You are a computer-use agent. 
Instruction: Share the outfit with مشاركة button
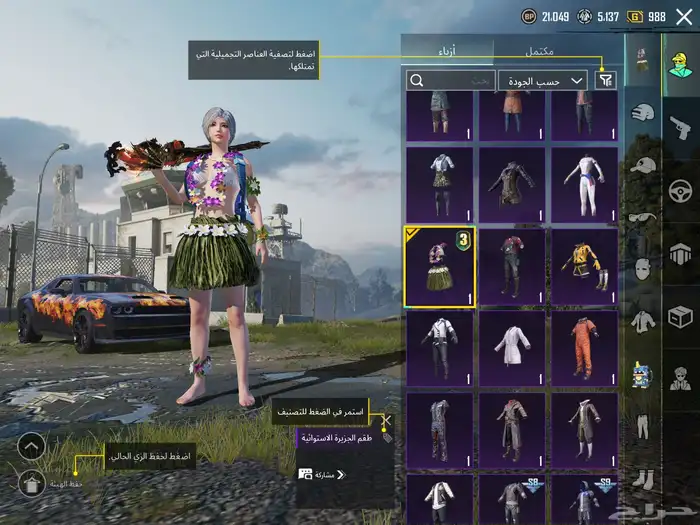(x=322, y=474)
